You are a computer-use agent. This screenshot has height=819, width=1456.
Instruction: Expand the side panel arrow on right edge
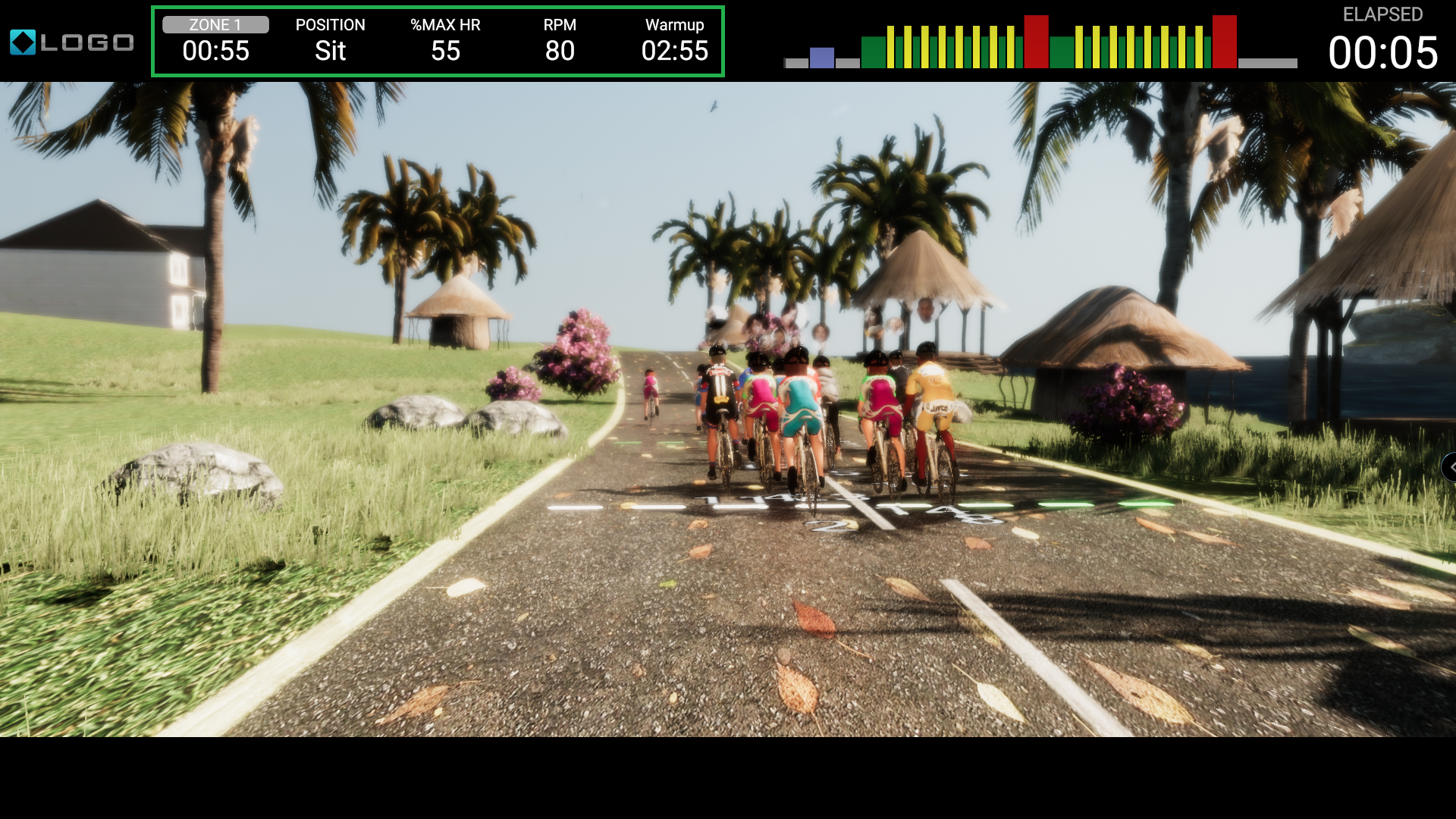click(1449, 467)
